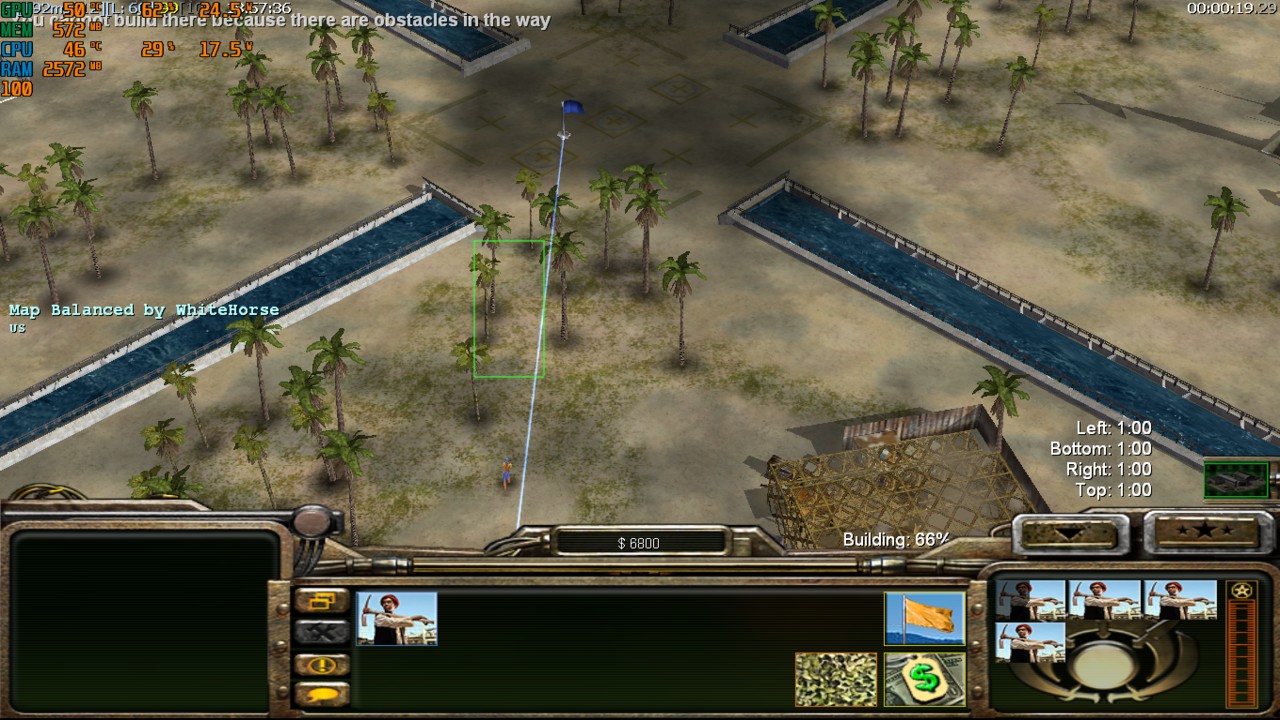Queue a Worker from the build portrait
Screen dimensions: 1280x720
tap(397, 618)
